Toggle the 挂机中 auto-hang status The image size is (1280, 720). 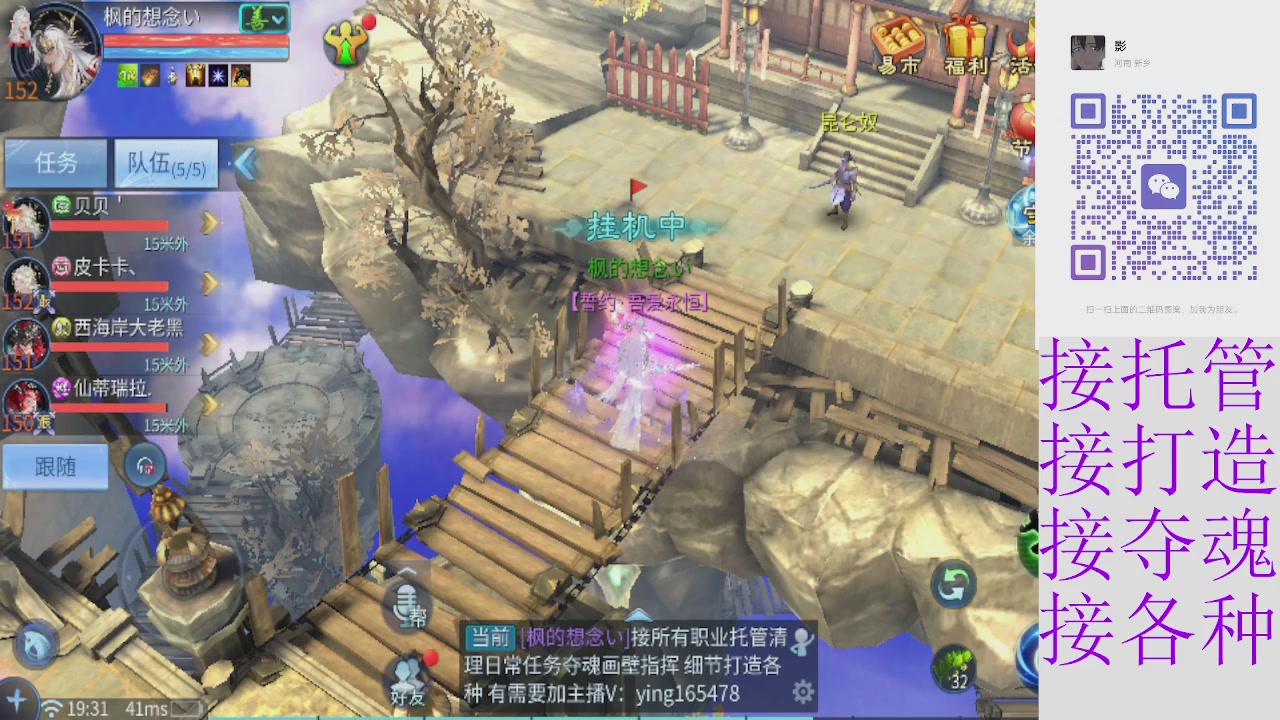[x=634, y=228]
